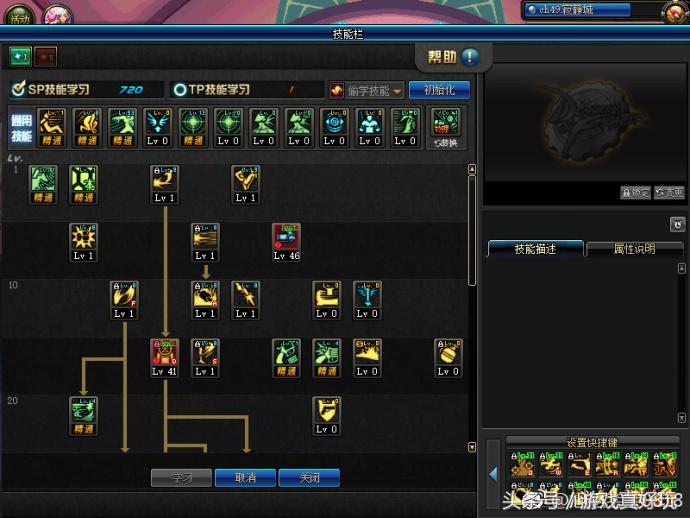Viewport: 690px width, 518px height.
Task: Open the 活动 events button
Action: [21, 17]
